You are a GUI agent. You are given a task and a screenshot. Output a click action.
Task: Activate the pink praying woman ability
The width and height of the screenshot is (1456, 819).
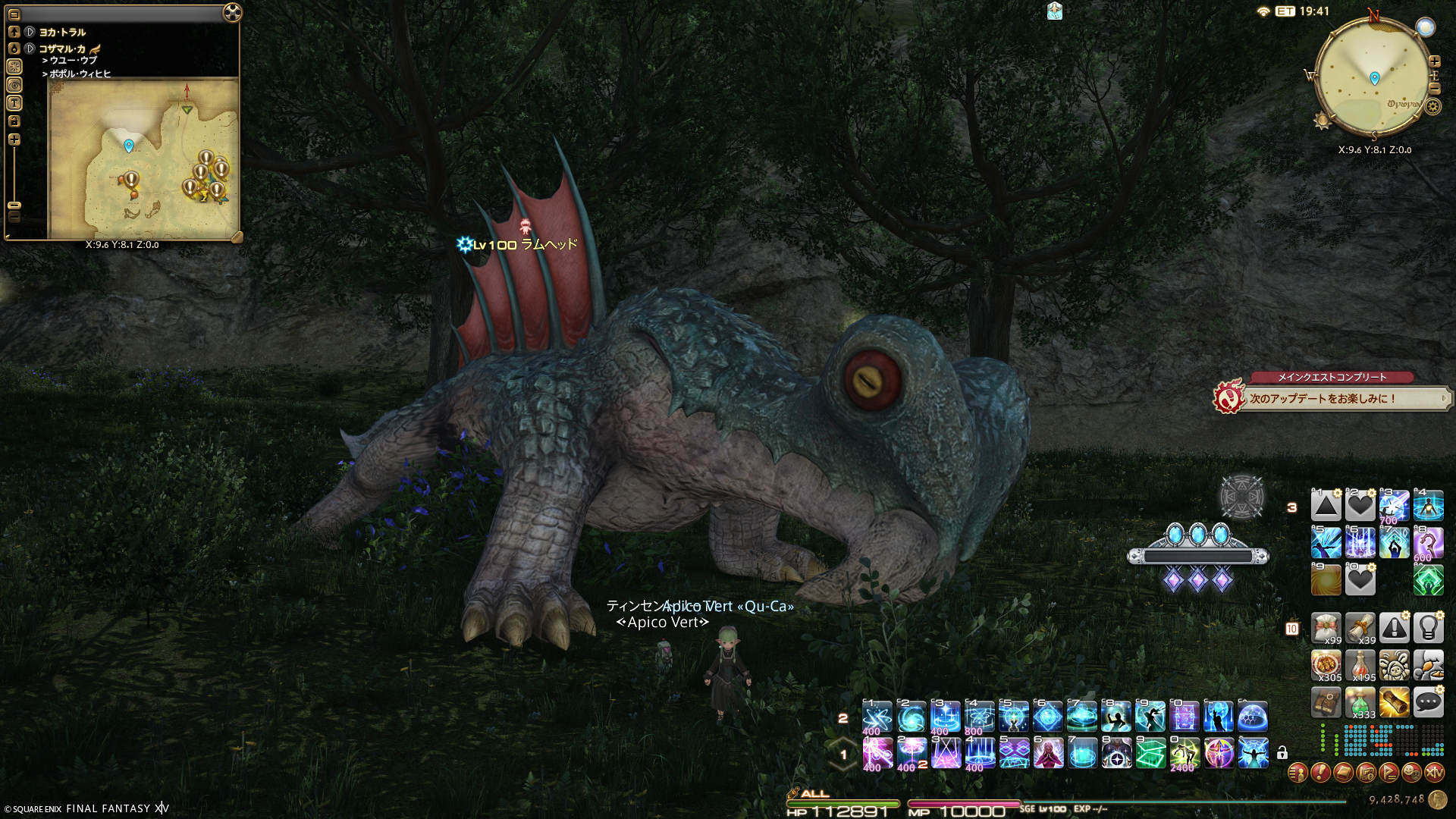[x=1048, y=753]
